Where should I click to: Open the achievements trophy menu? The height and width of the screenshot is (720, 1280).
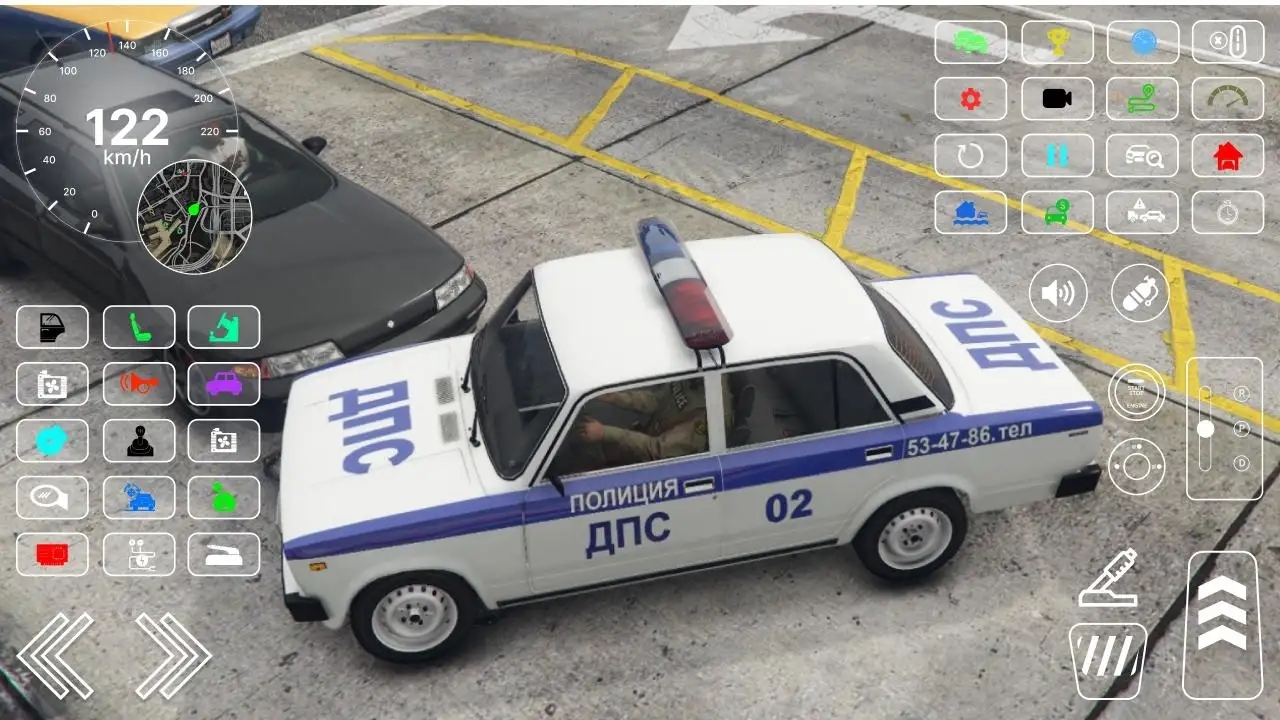(1057, 42)
